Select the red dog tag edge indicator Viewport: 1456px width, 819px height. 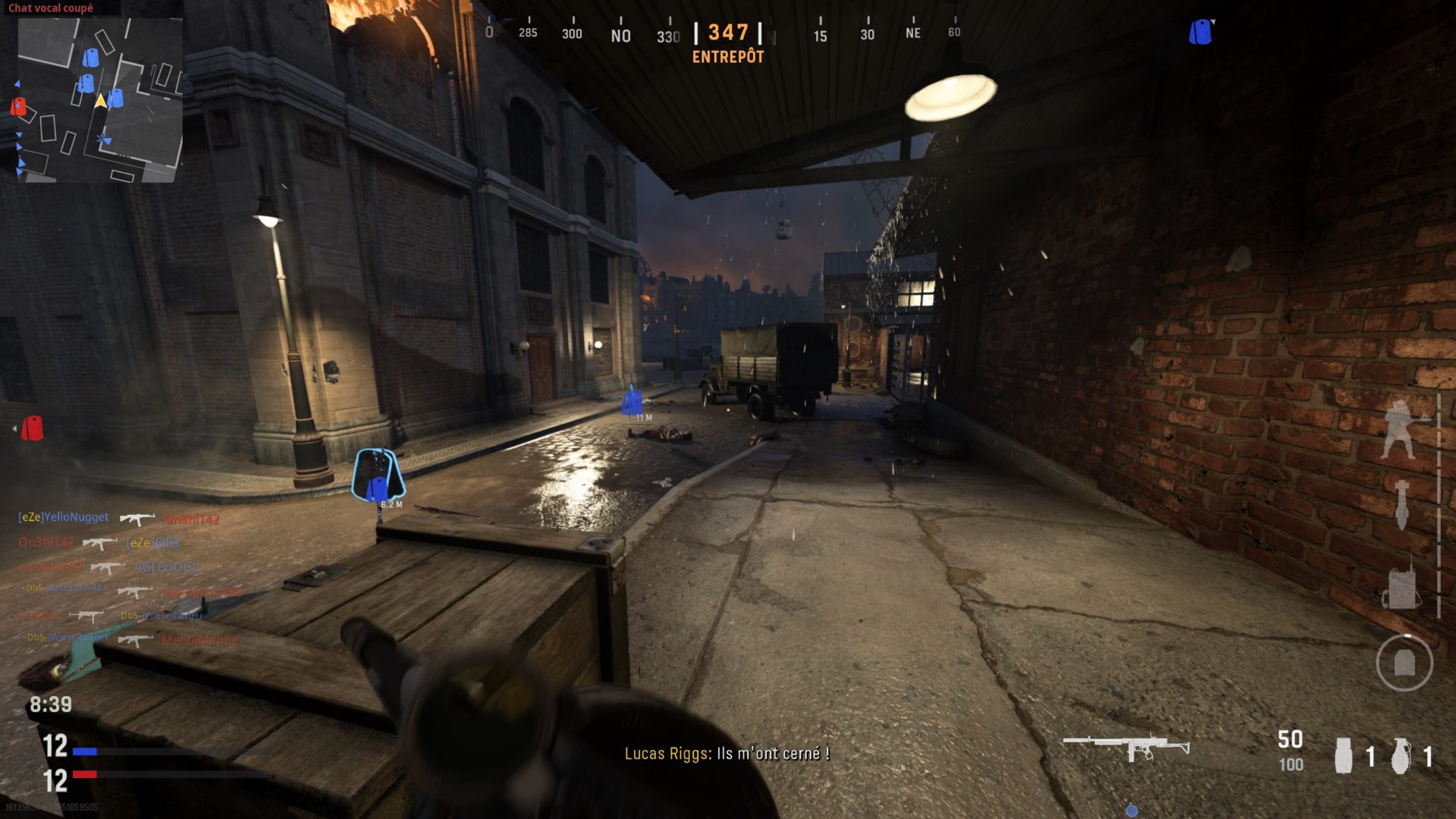31,428
